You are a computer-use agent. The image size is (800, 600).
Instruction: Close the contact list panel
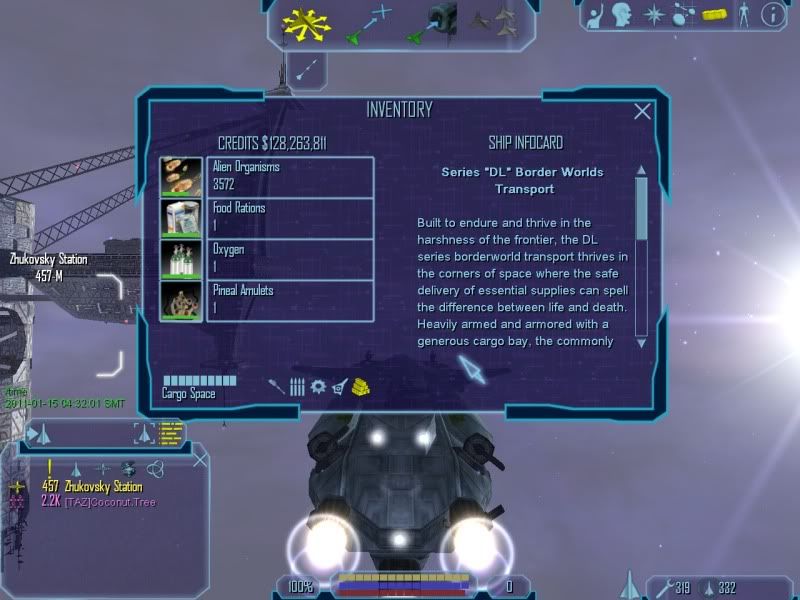click(200, 460)
